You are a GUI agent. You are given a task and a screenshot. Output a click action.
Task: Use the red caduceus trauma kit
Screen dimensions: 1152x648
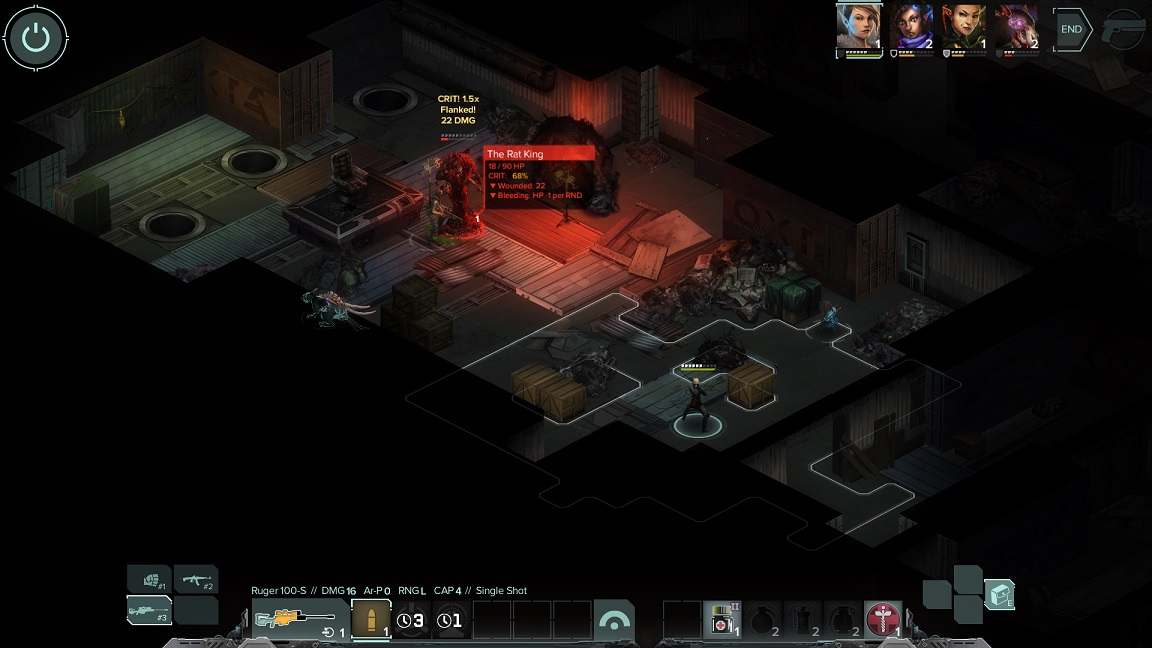(x=882, y=620)
